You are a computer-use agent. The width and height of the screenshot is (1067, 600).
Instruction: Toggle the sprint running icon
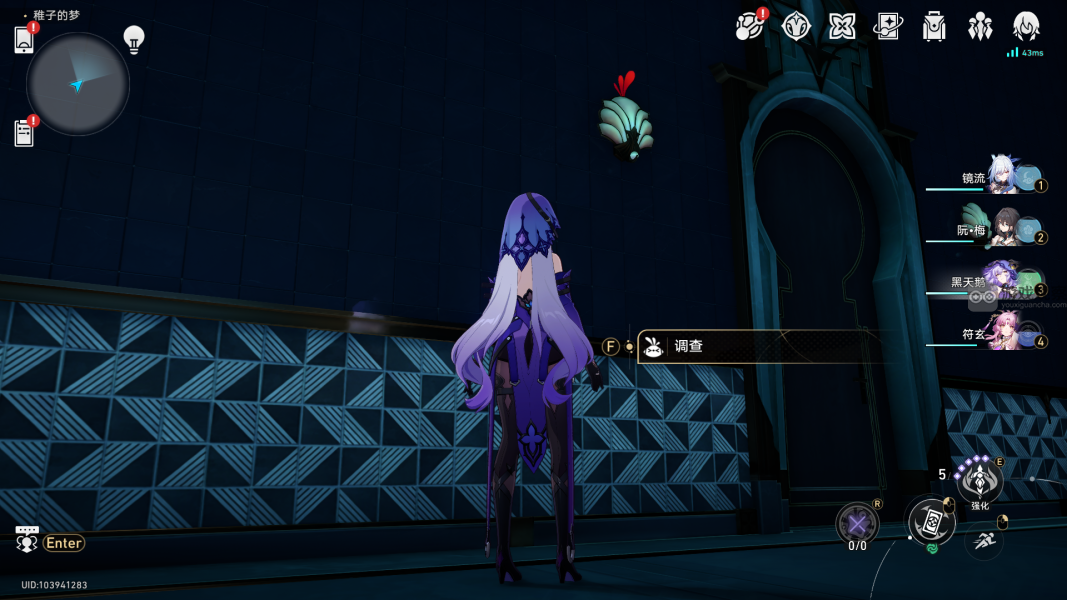pos(984,541)
